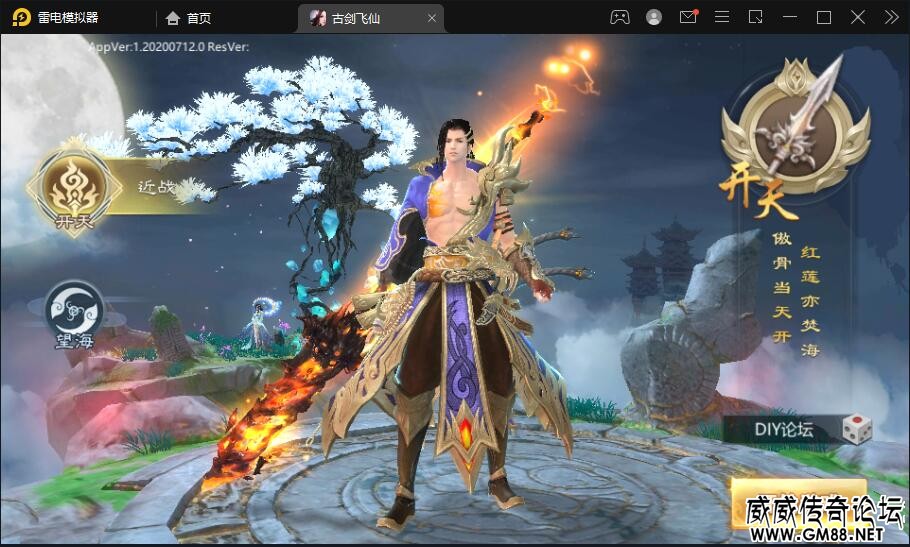Open the emulator hamburger menu
910x547 pixels.
(722, 17)
